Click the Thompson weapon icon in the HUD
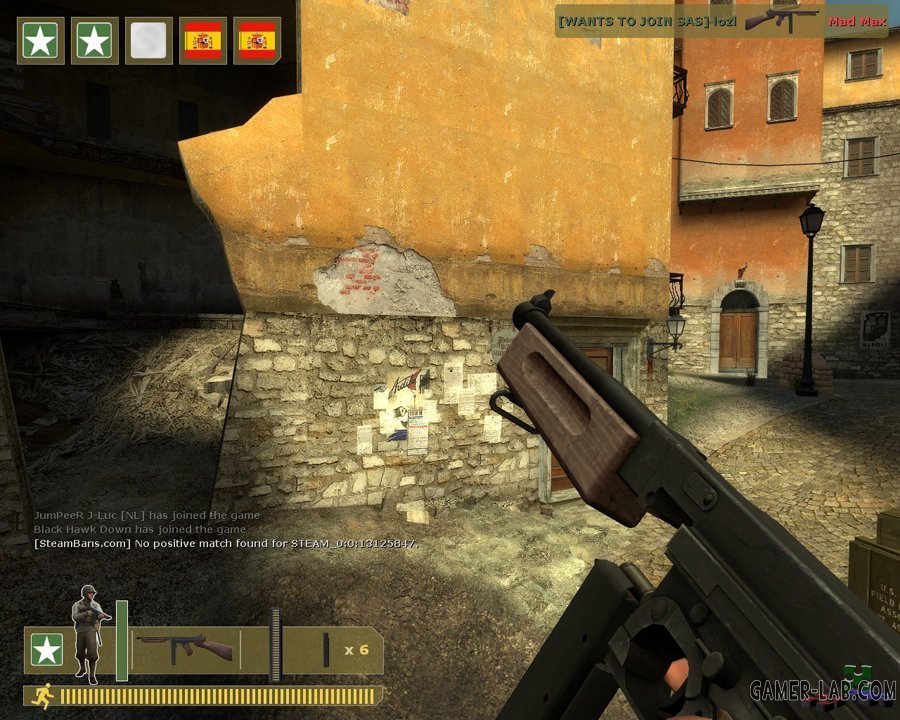900x720 pixels. tap(185, 647)
